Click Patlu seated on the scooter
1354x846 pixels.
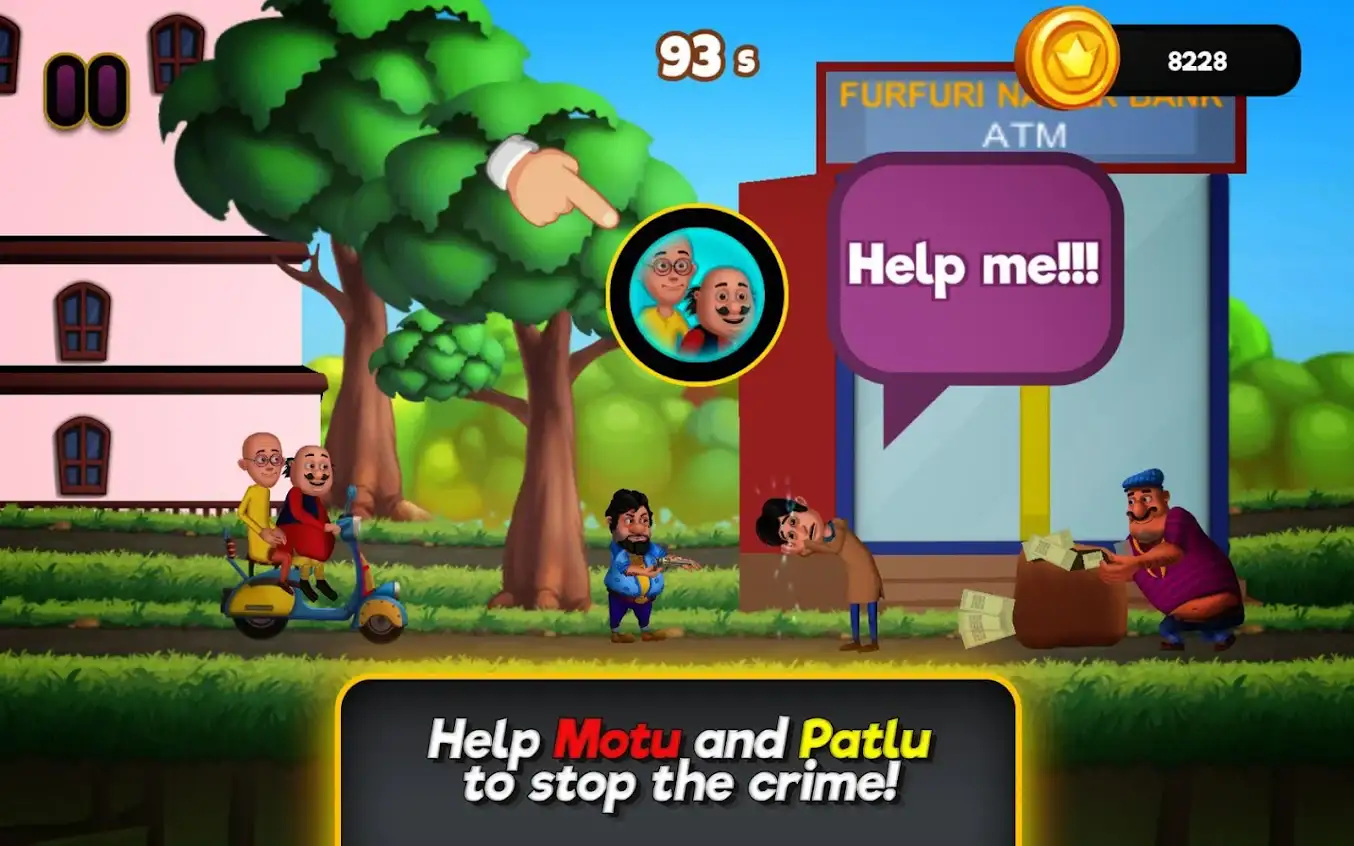263,490
